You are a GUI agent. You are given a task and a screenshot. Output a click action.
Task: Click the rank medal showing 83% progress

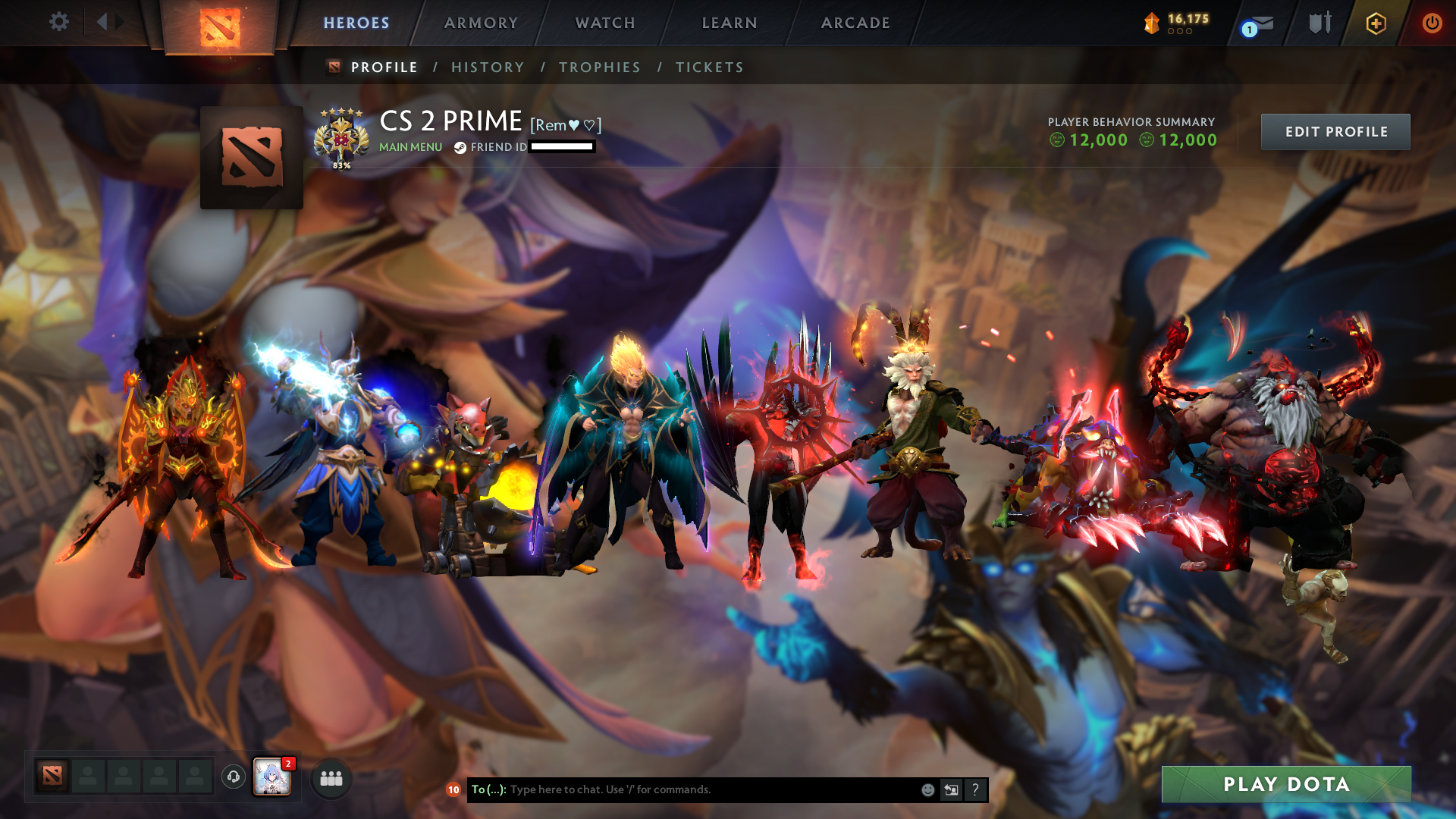342,136
